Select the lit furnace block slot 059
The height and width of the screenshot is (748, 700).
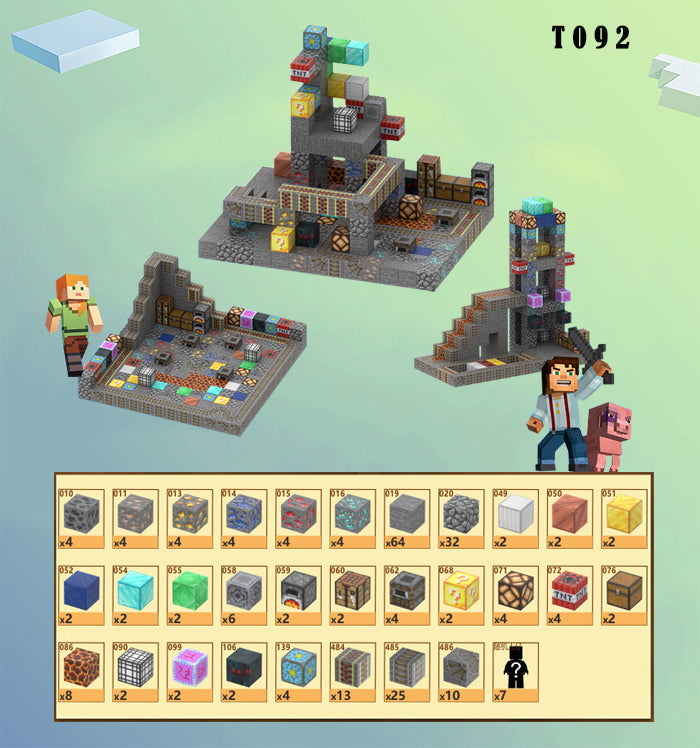[x=297, y=592]
